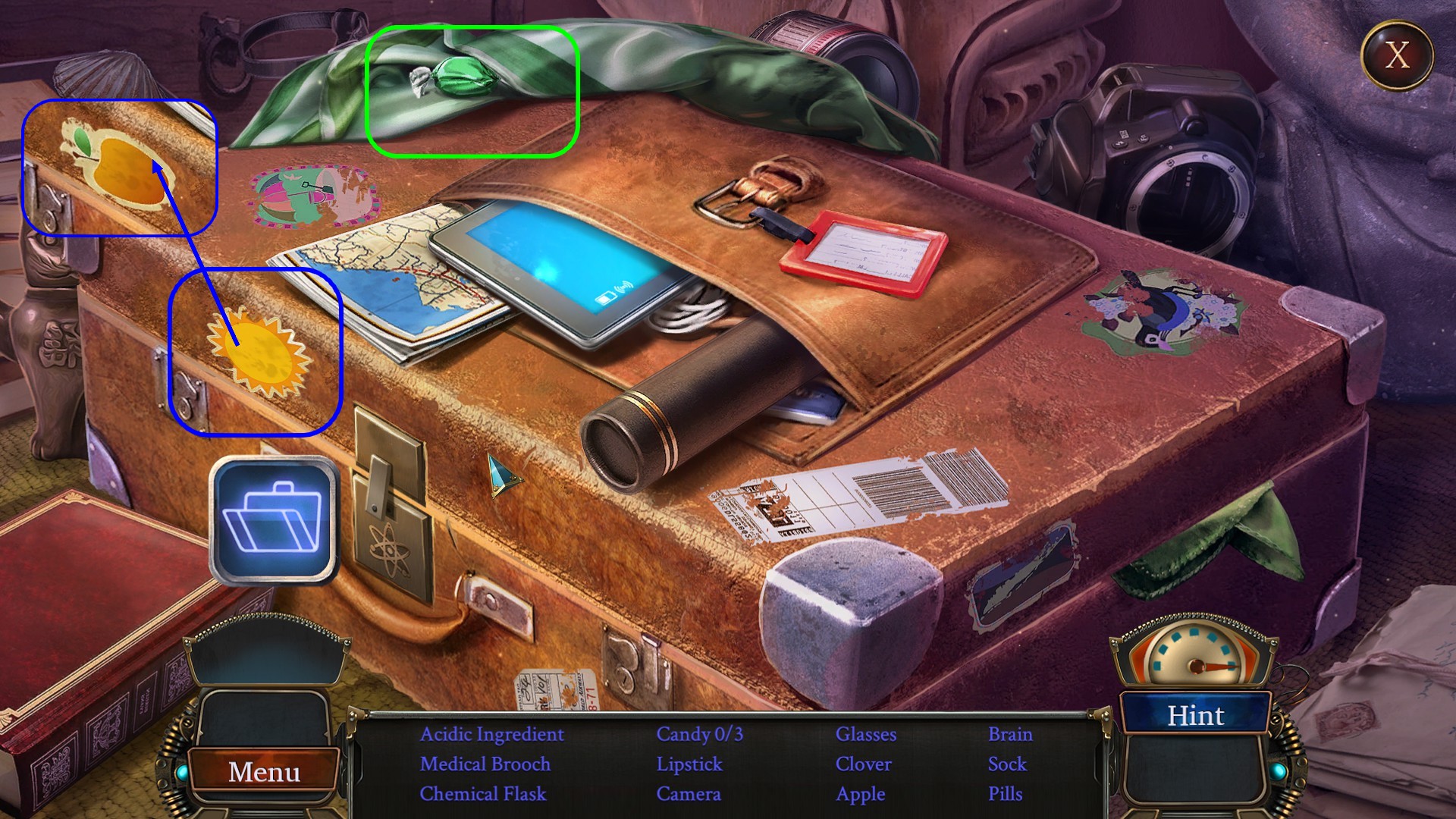Click the Glasses entry
Image resolution: width=1456 pixels, height=819 pixels.
pos(865,734)
